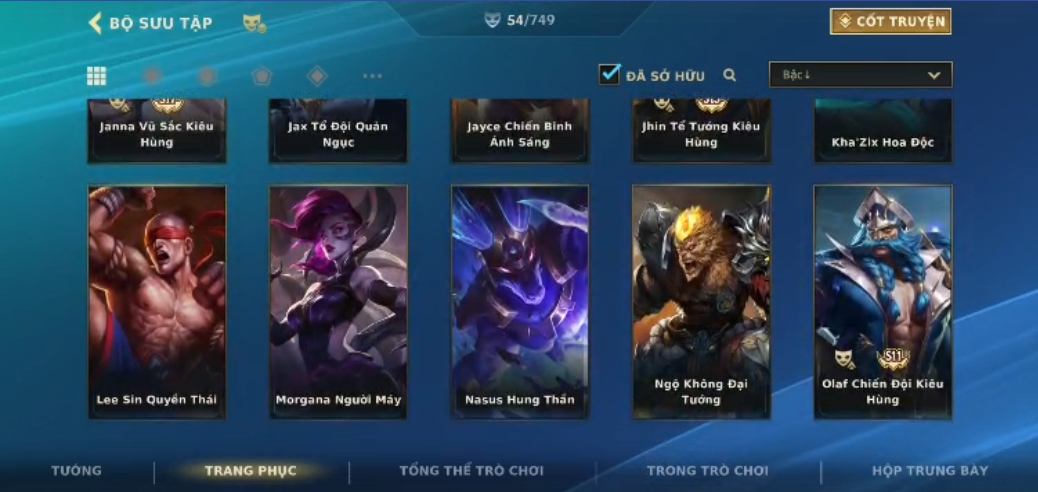Pick the Ngộ Không Đại Tướng skin
The image size is (1038, 492).
tap(701, 301)
